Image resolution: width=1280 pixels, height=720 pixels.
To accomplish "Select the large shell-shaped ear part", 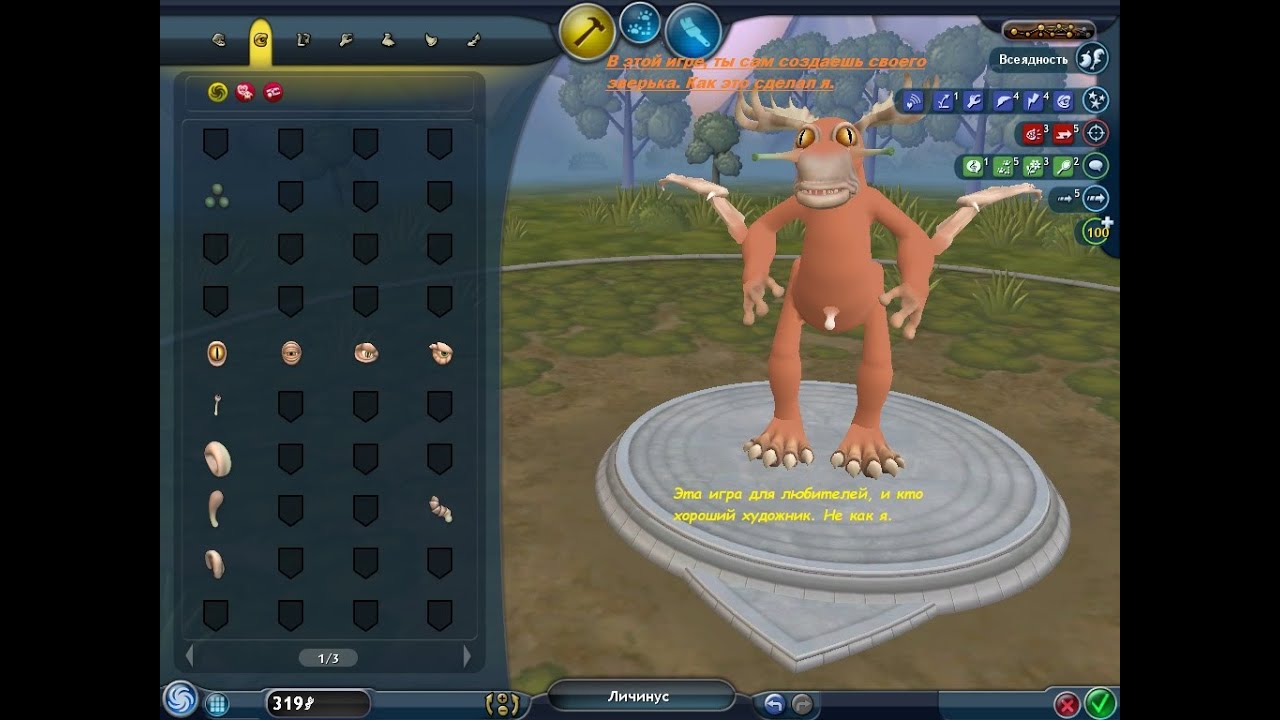I will coord(217,459).
